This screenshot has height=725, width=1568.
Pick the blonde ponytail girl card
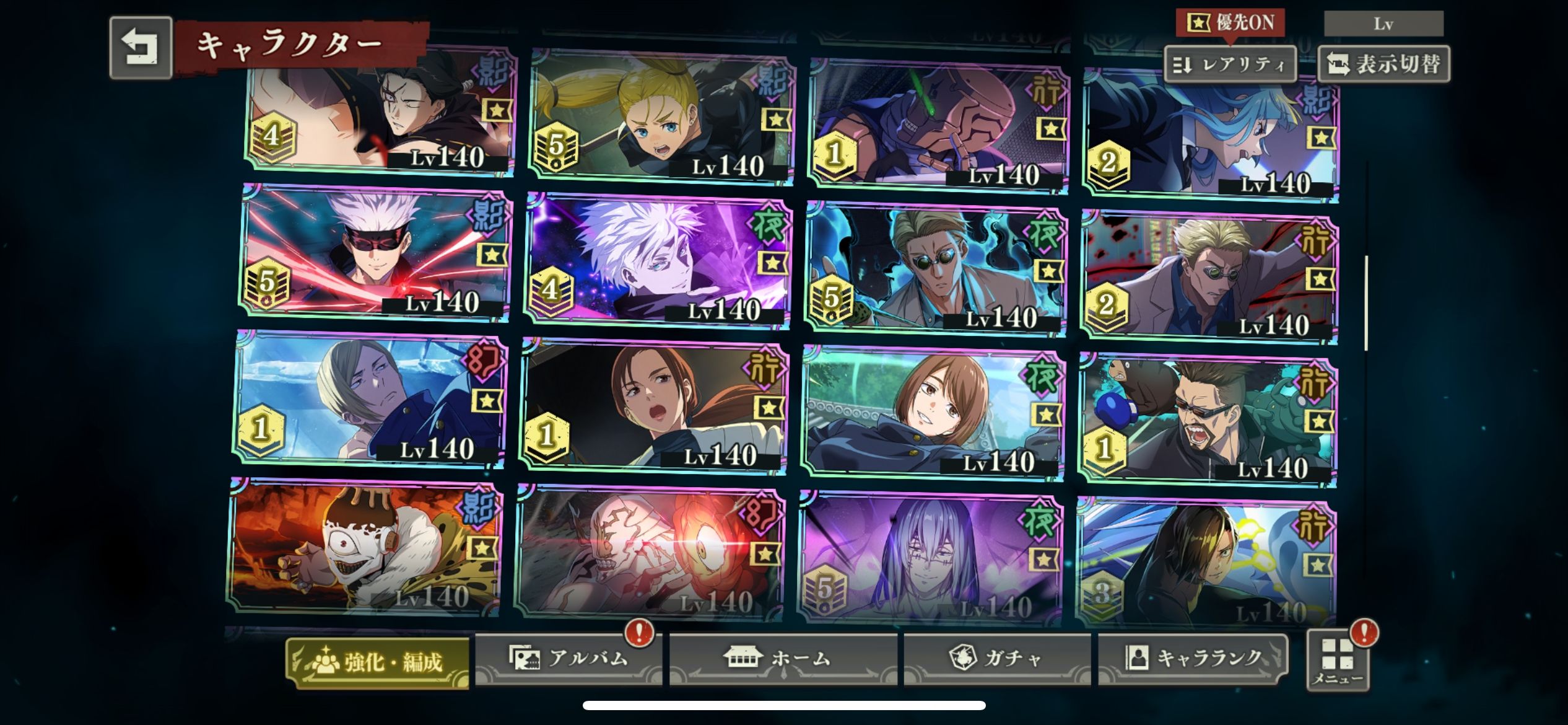[x=660, y=118]
